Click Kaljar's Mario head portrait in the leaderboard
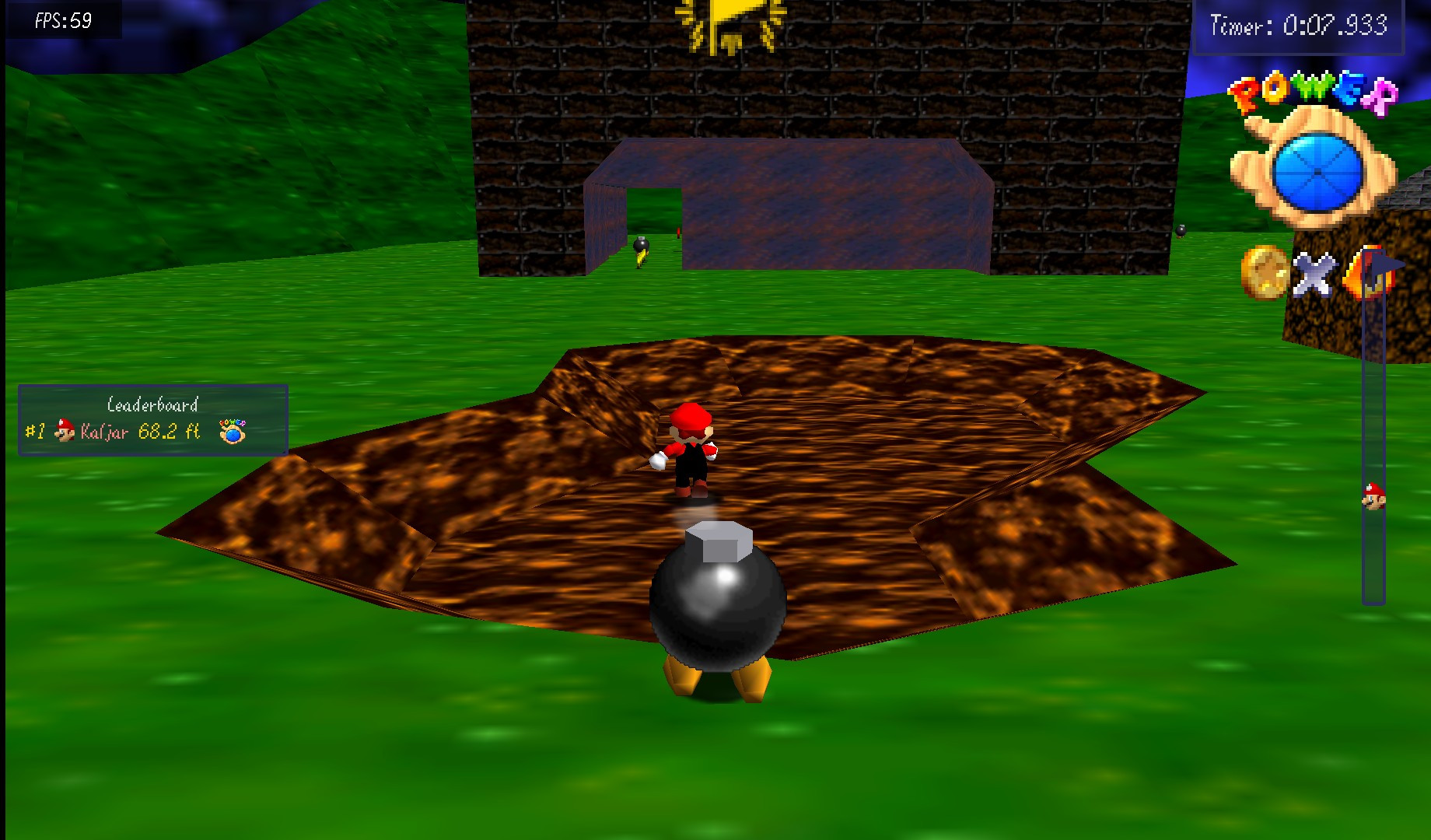 pyautogui.click(x=64, y=432)
